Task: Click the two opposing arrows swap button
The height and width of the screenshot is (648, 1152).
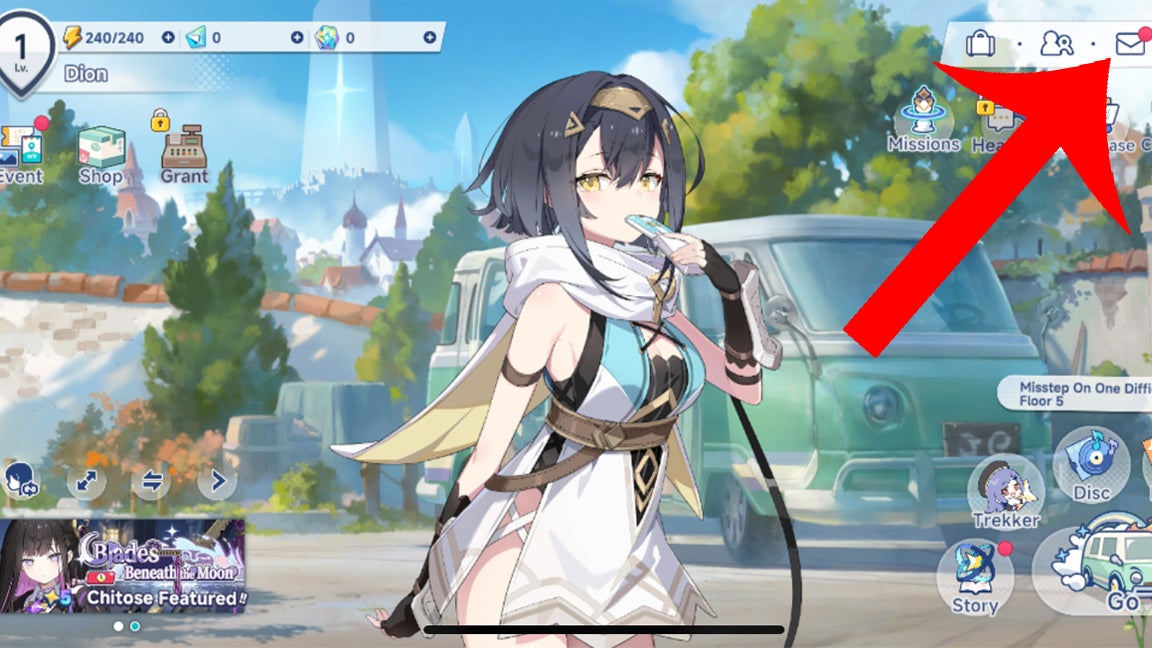Action: pos(152,482)
